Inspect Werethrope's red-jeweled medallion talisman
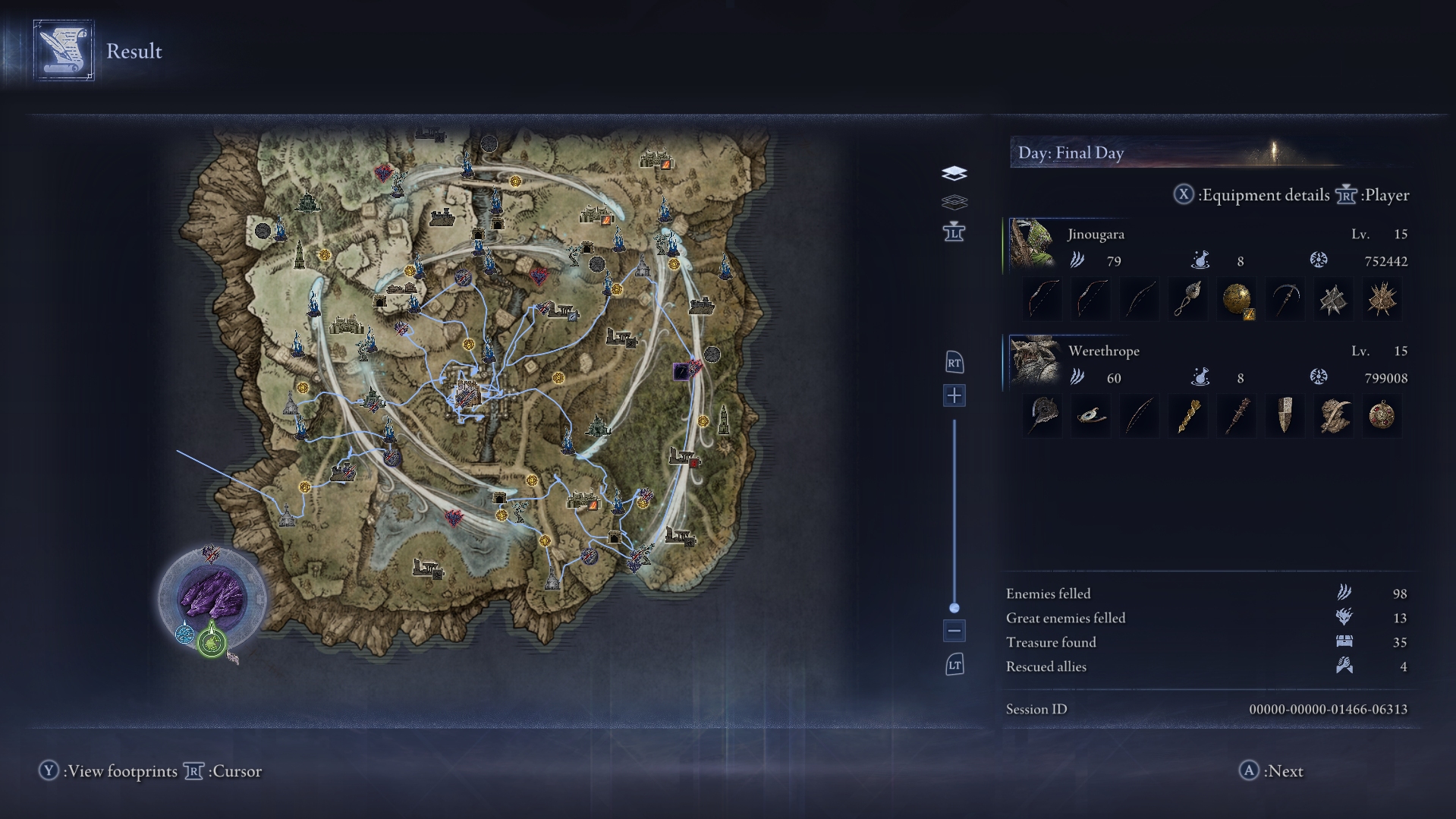 [1382, 416]
